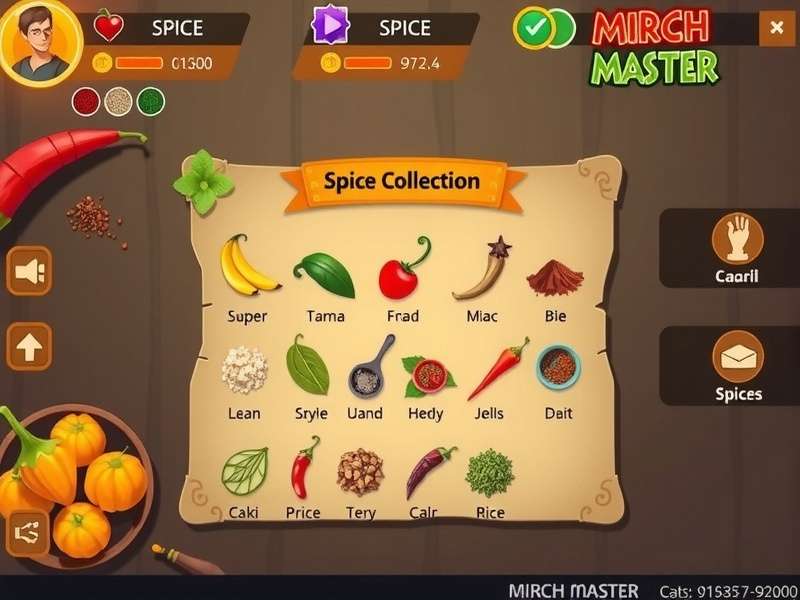Select the Dait spice bowl item
The height and width of the screenshot is (600, 800).
click(x=558, y=367)
